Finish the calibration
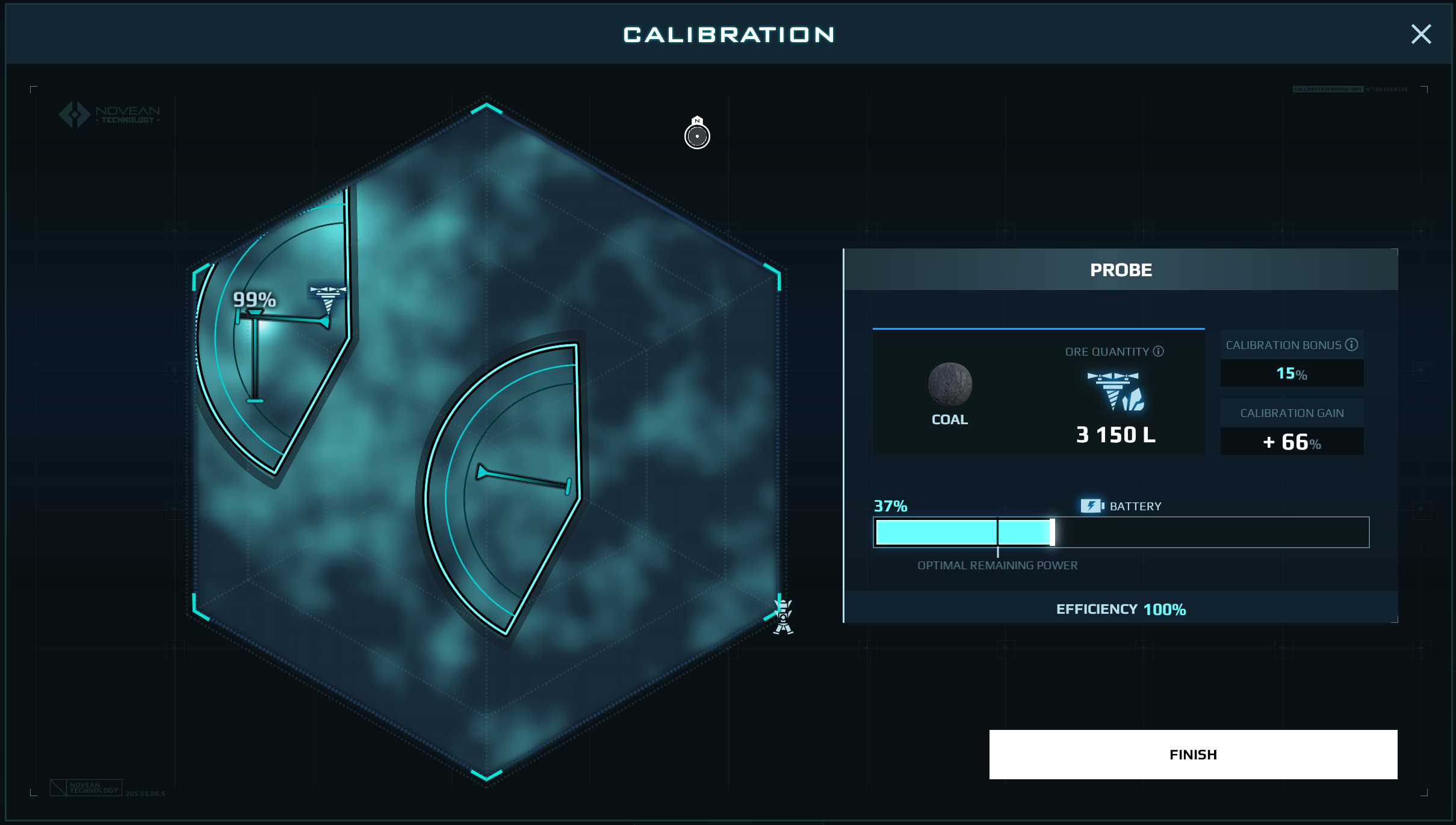The image size is (1456, 825). [x=1192, y=754]
